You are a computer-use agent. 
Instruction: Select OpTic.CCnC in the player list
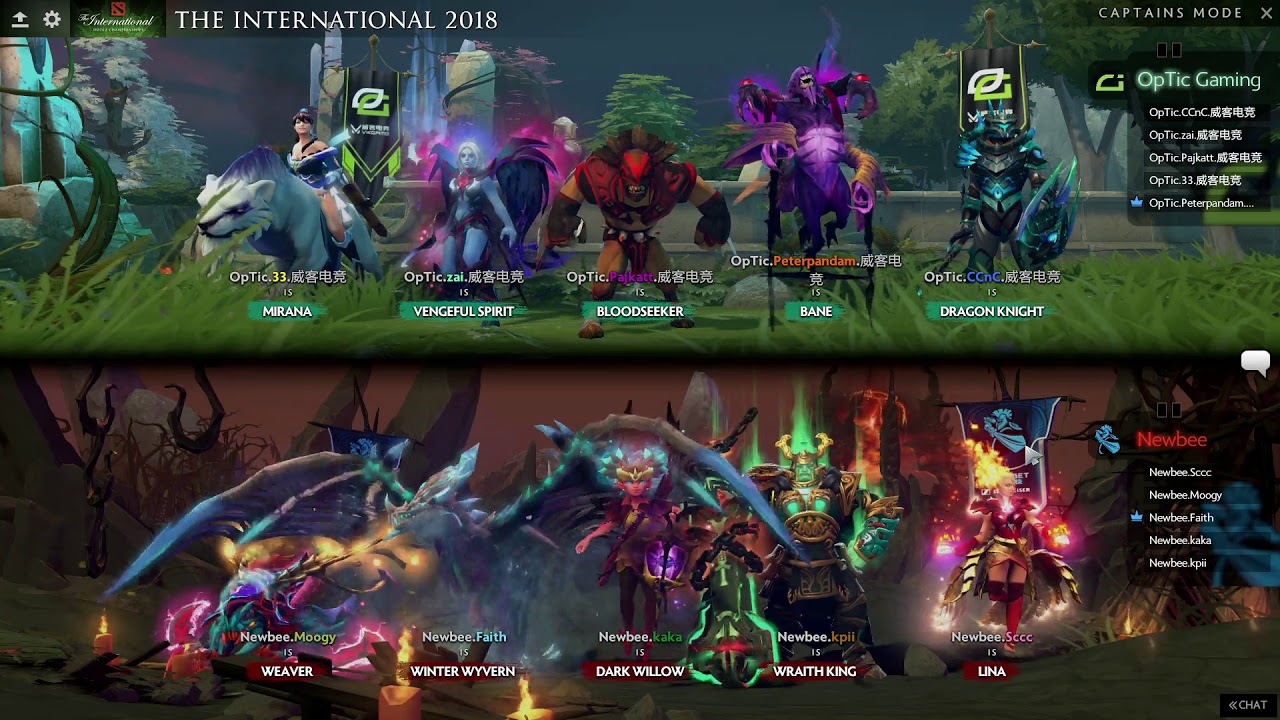1201,113
